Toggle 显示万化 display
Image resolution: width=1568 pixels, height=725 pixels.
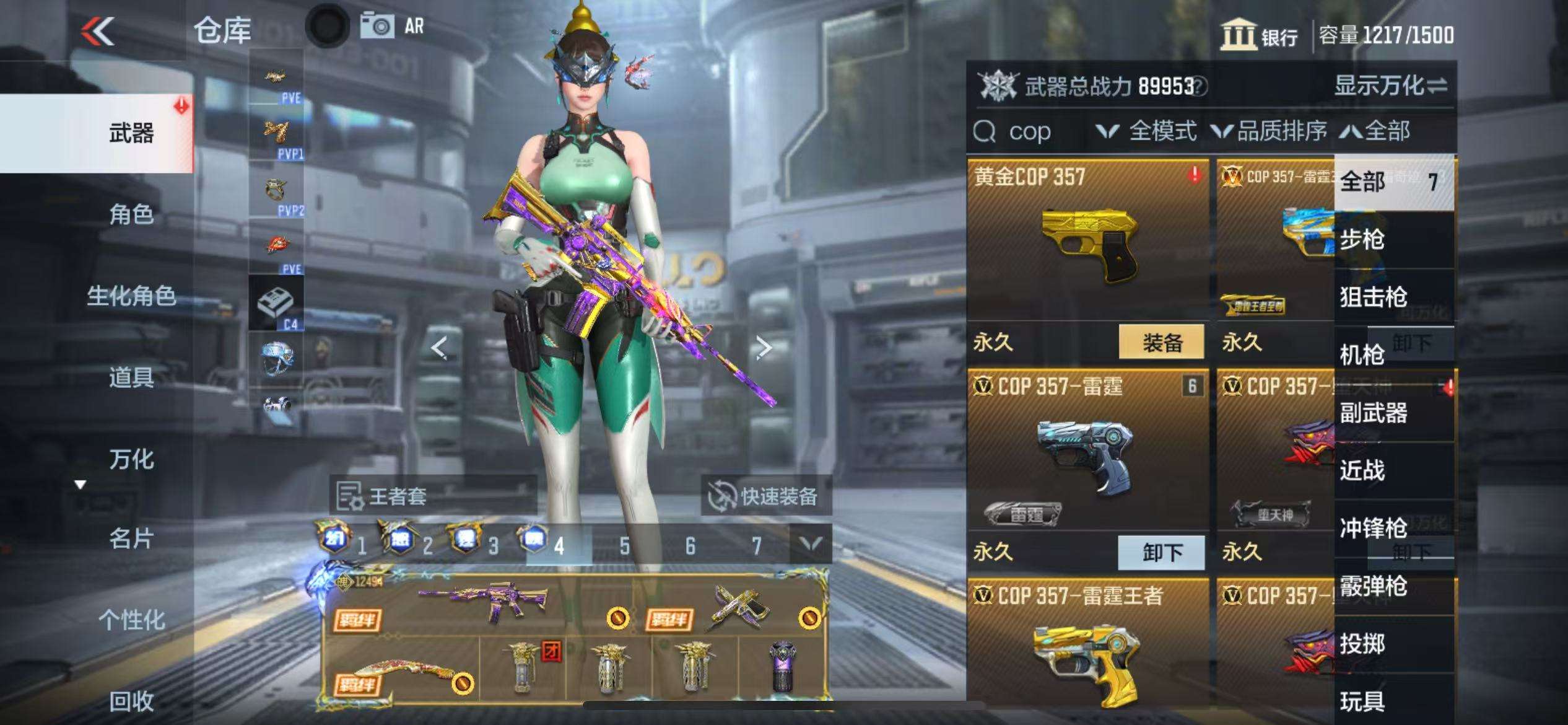(1390, 86)
